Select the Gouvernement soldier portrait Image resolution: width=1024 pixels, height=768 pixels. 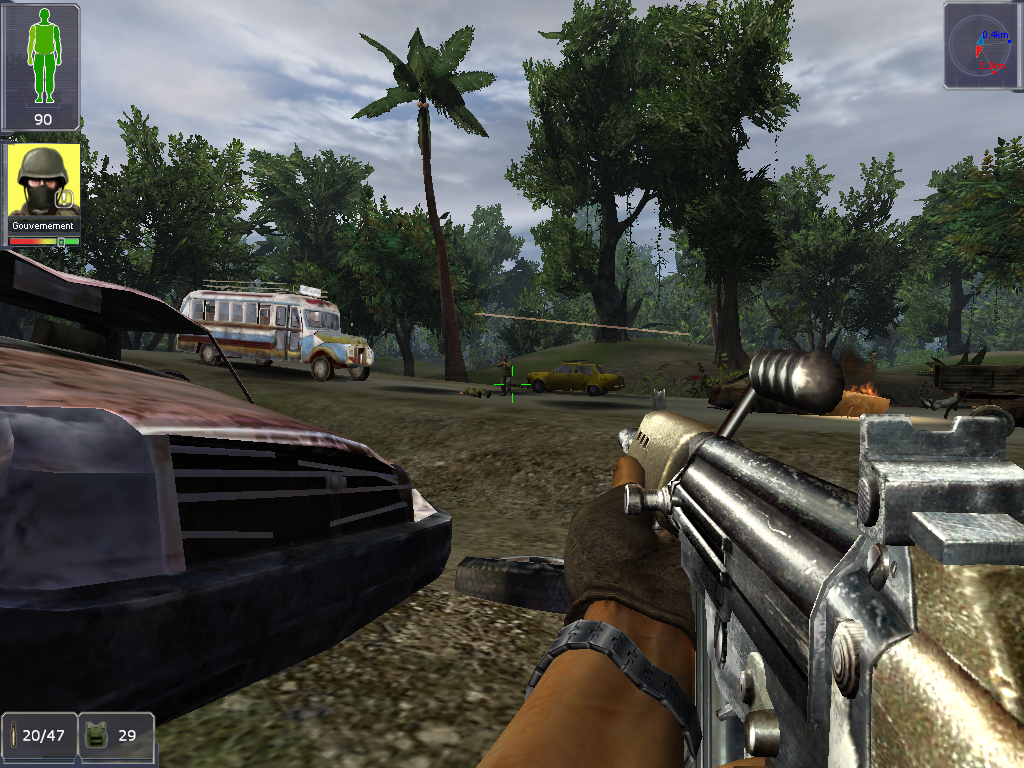click(x=43, y=182)
